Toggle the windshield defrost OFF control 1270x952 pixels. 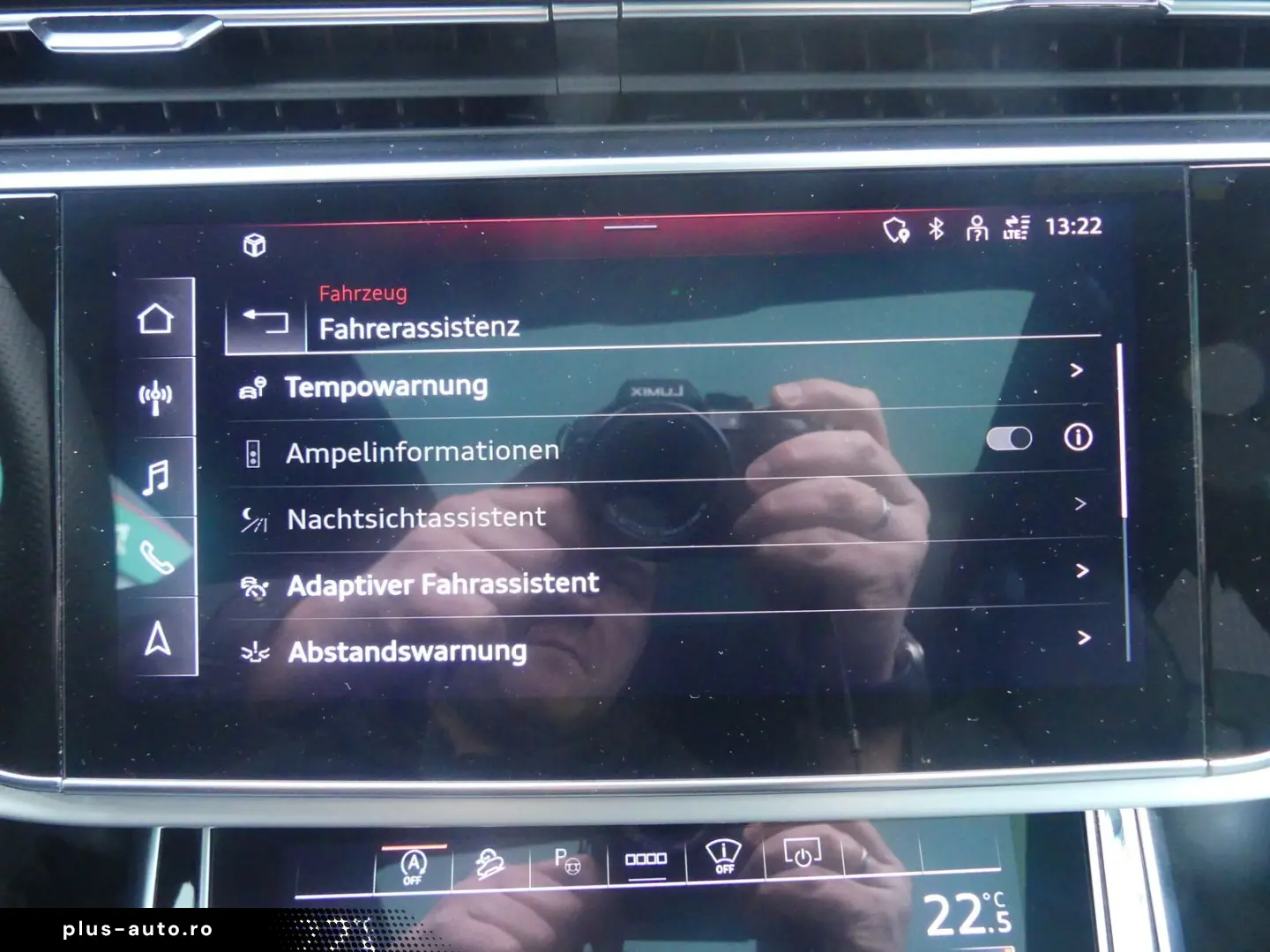point(723,859)
